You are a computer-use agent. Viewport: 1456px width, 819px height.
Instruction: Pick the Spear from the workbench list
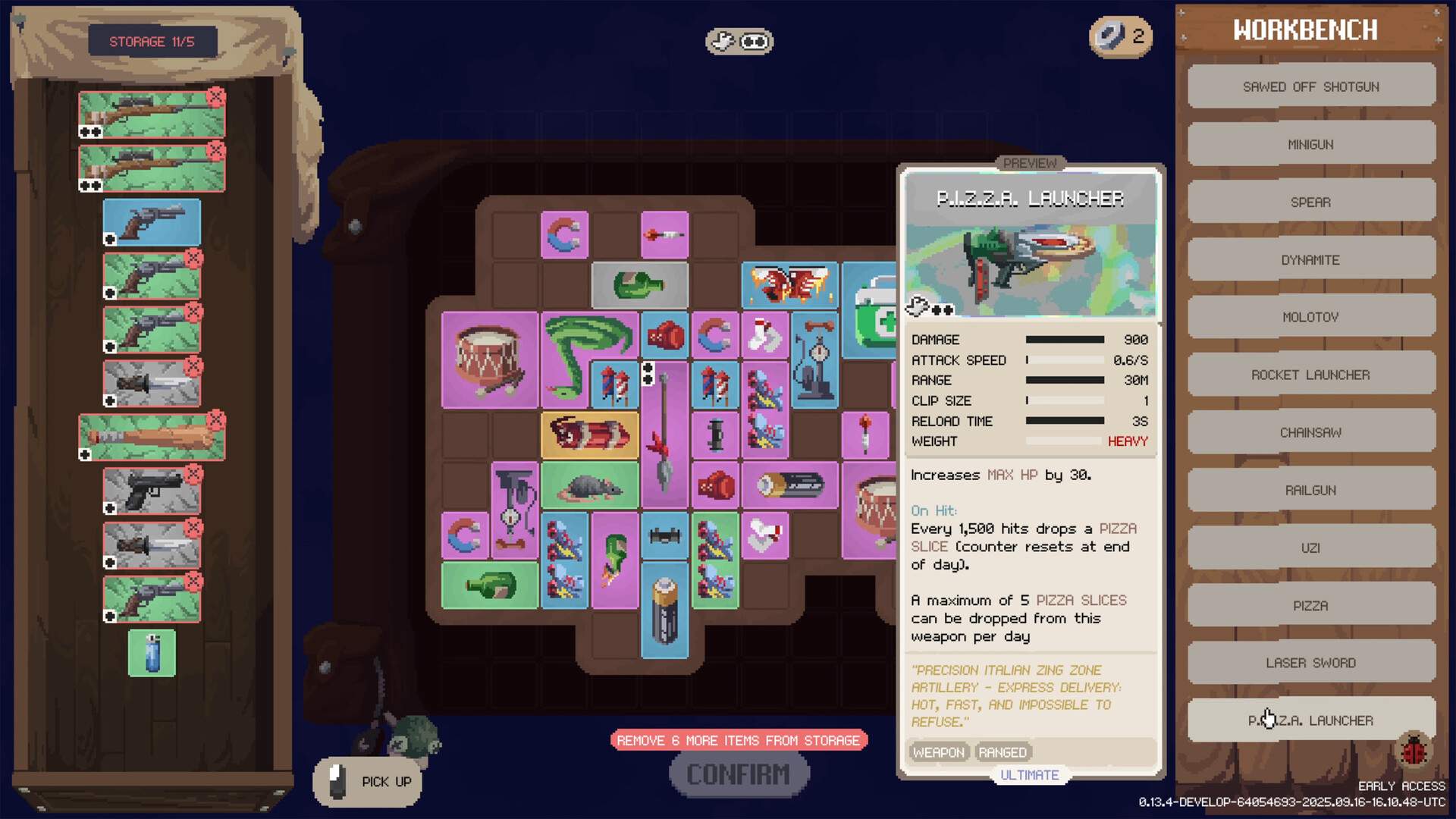[x=1310, y=202]
